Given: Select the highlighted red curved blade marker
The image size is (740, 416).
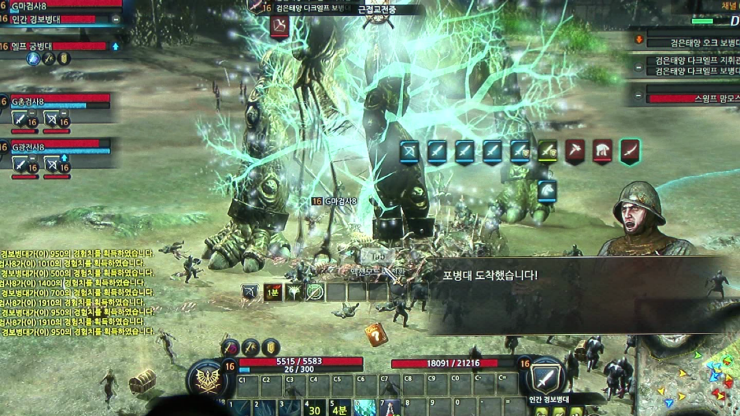Looking at the screenshot, I should click(x=630, y=151).
